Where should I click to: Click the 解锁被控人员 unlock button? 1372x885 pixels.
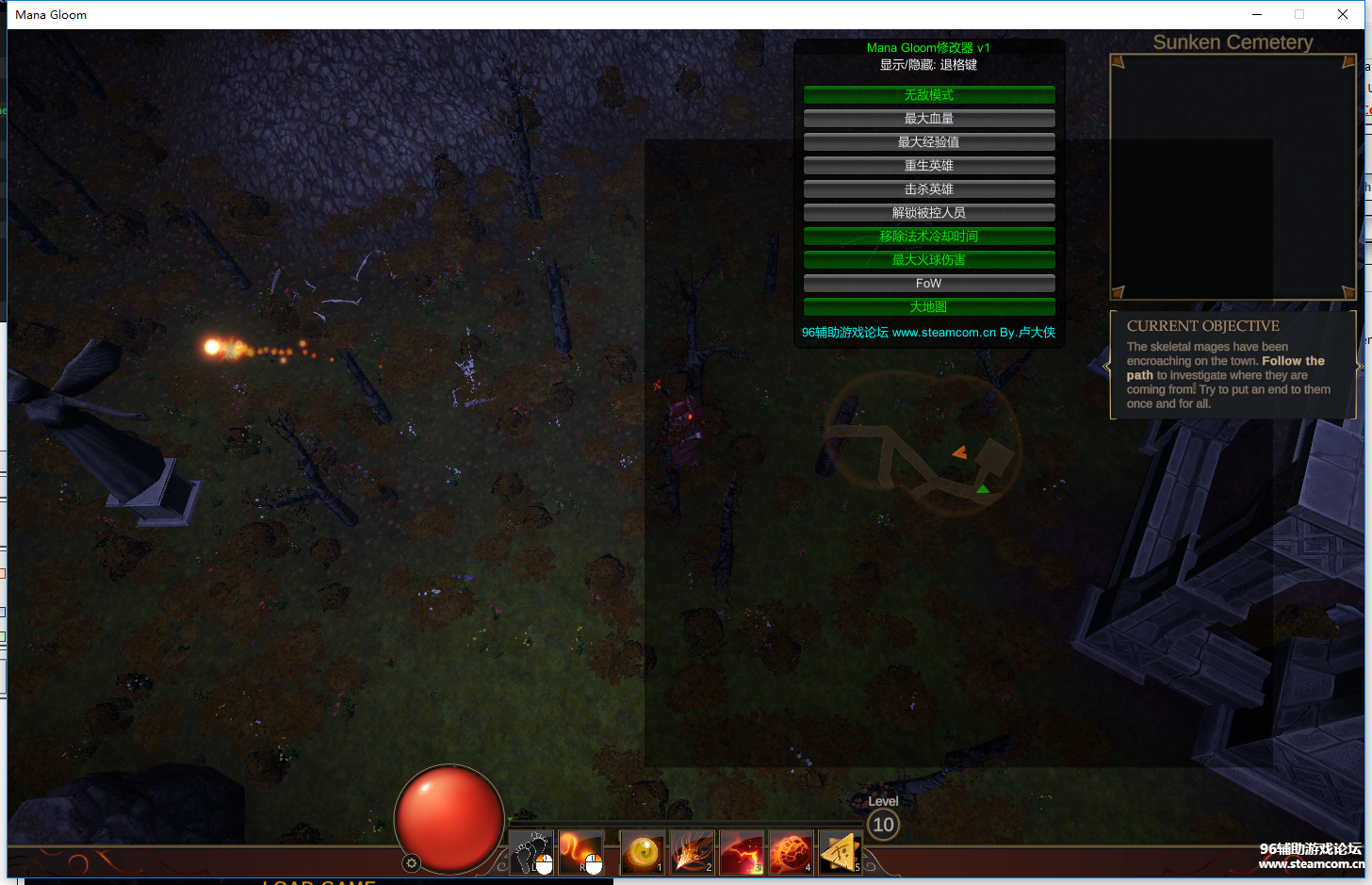coord(928,213)
